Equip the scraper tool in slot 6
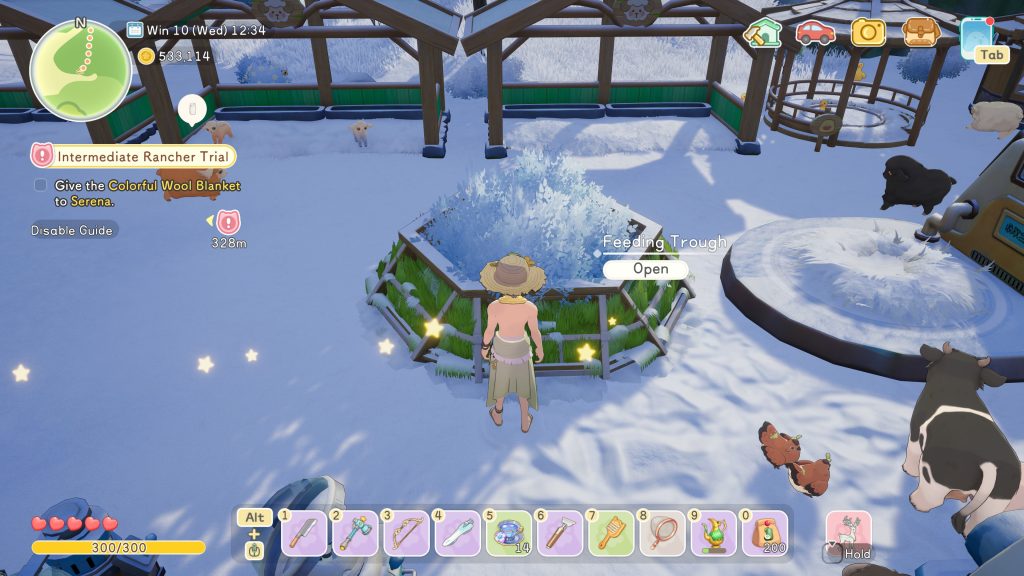This screenshot has width=1024, height=576. (x=559, y=534)
